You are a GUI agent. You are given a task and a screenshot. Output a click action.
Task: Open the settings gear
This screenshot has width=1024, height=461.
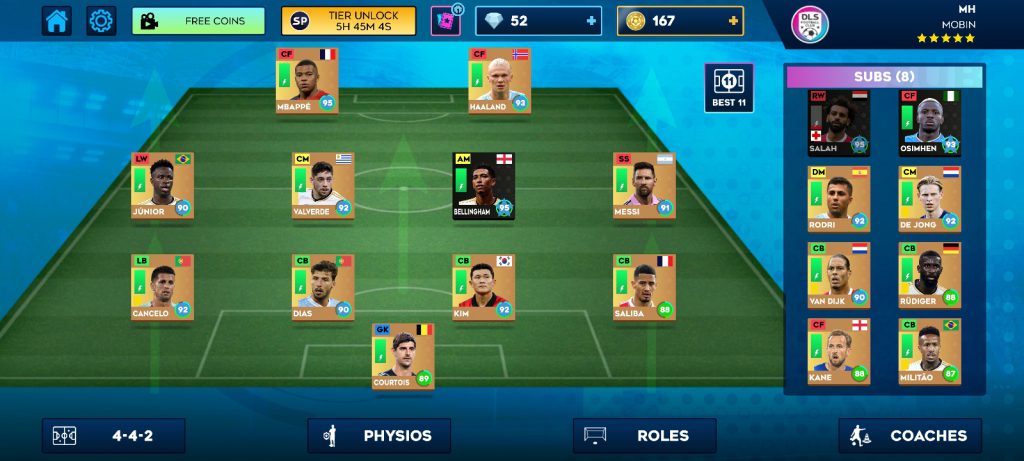click(x=101, y=21)
